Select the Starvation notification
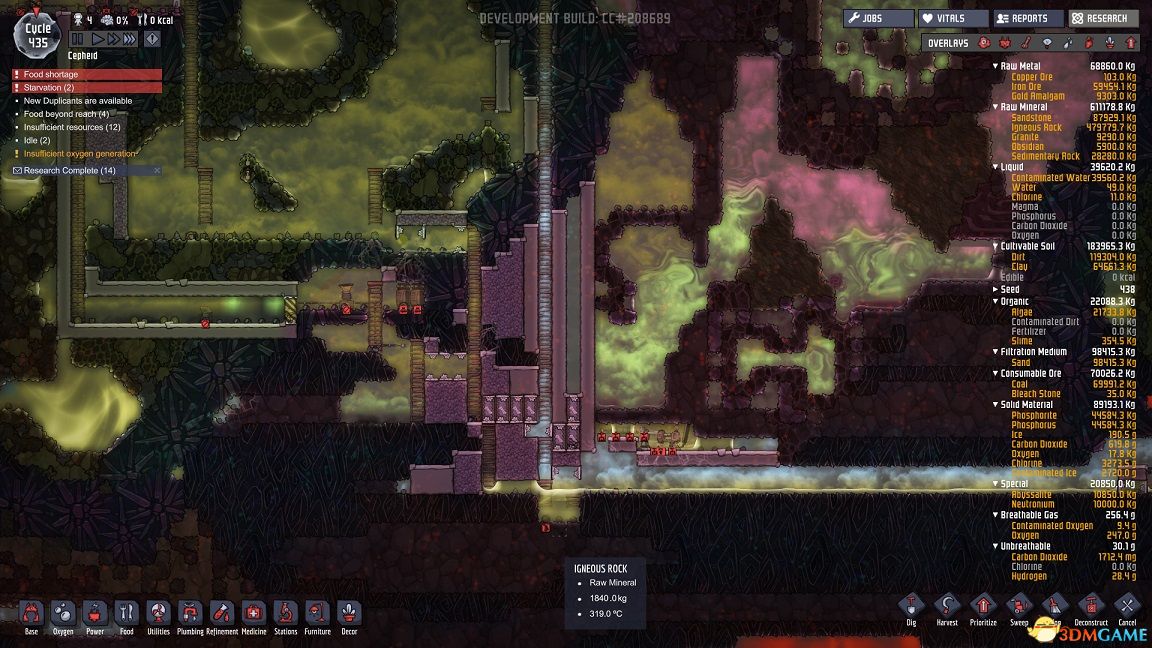This screenshot has width=1152, height=648. coord(87,87)
